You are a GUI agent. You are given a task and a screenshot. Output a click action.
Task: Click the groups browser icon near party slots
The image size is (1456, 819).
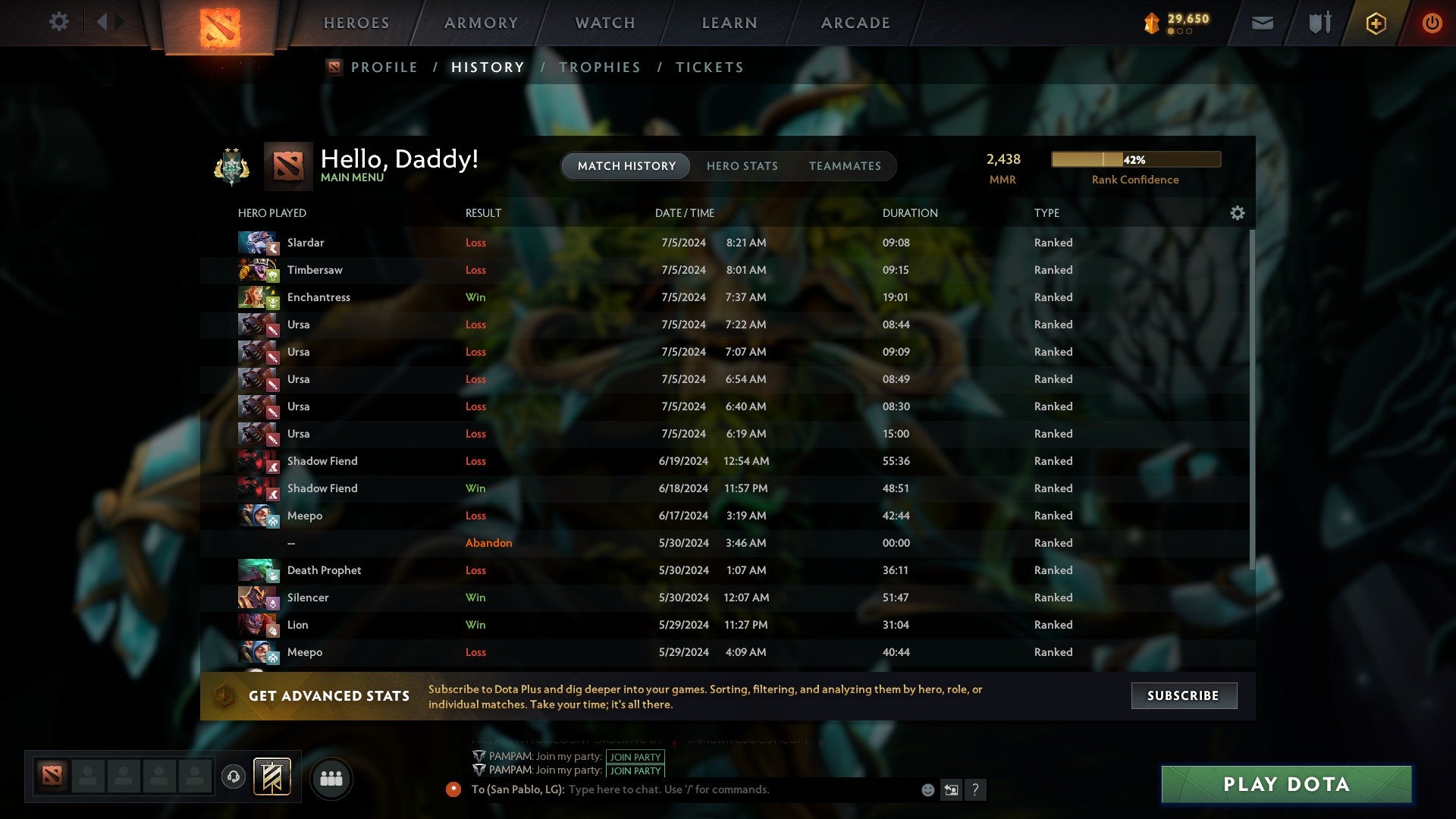coord(331,777)
